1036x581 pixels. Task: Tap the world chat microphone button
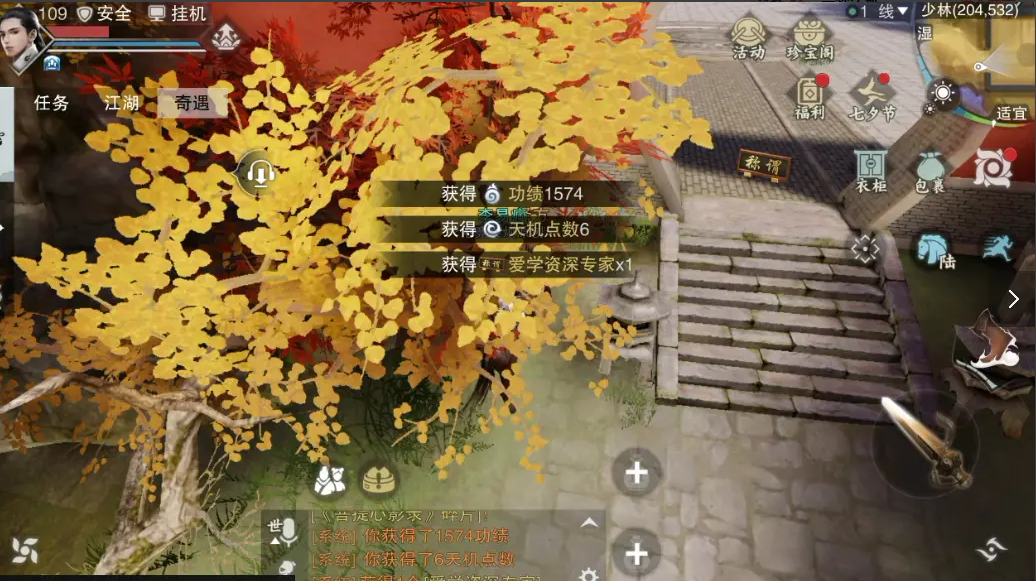[x=283, y=531]
